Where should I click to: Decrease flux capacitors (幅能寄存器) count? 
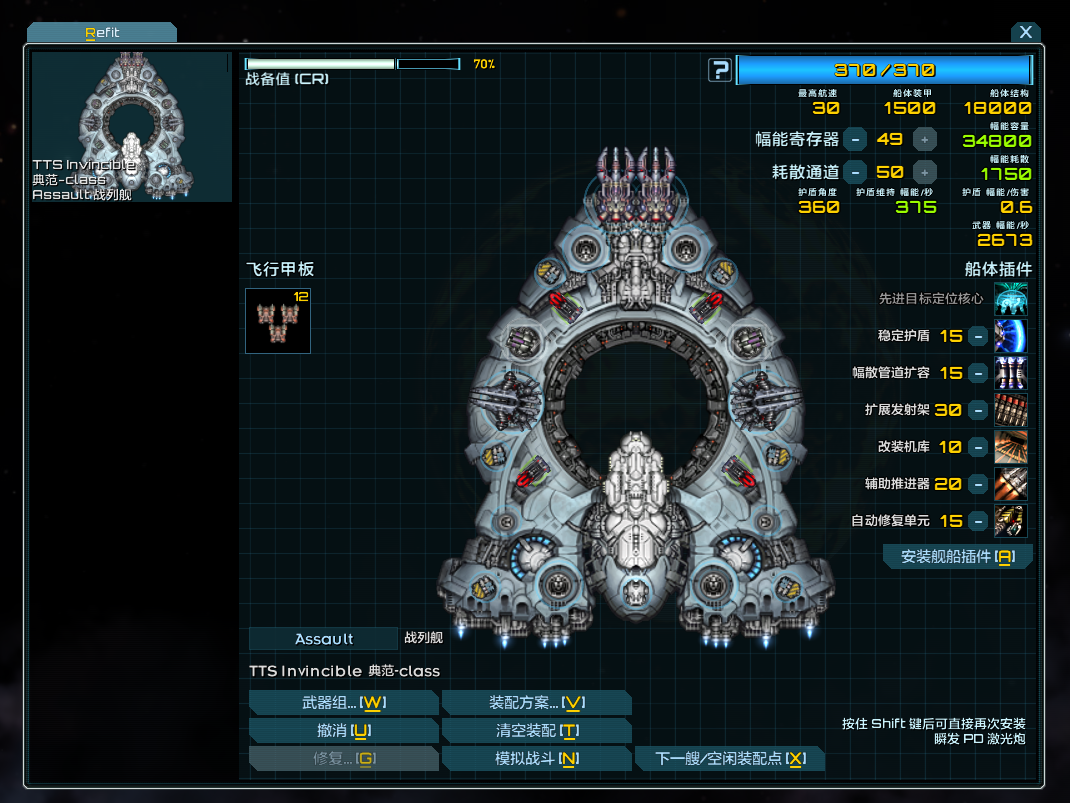pyautogui.click(x=855, y=139)
